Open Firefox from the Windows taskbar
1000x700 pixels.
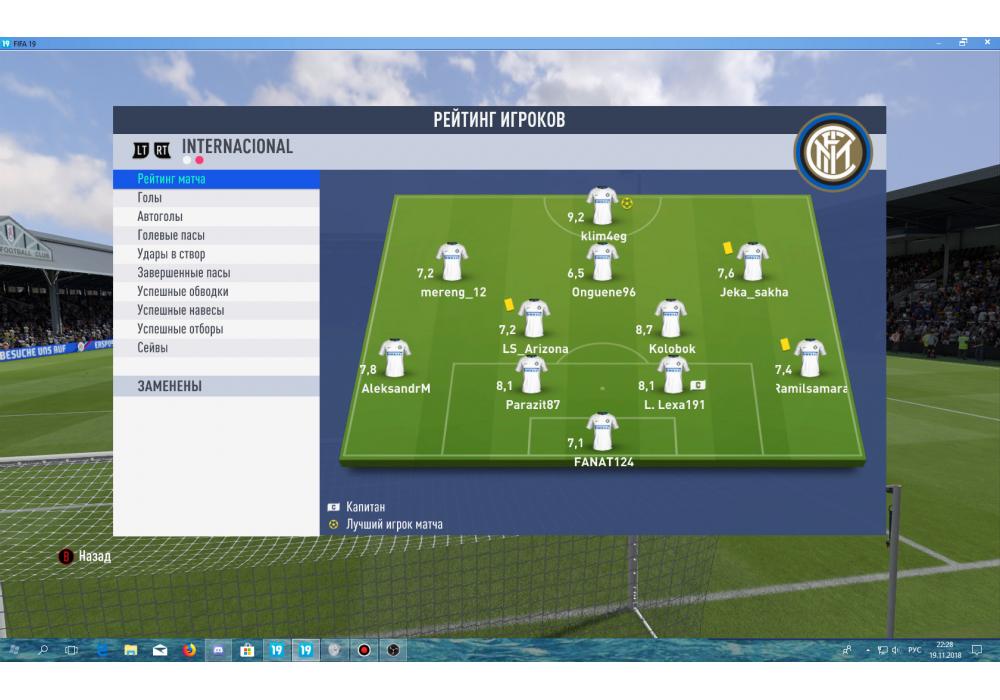189,650
